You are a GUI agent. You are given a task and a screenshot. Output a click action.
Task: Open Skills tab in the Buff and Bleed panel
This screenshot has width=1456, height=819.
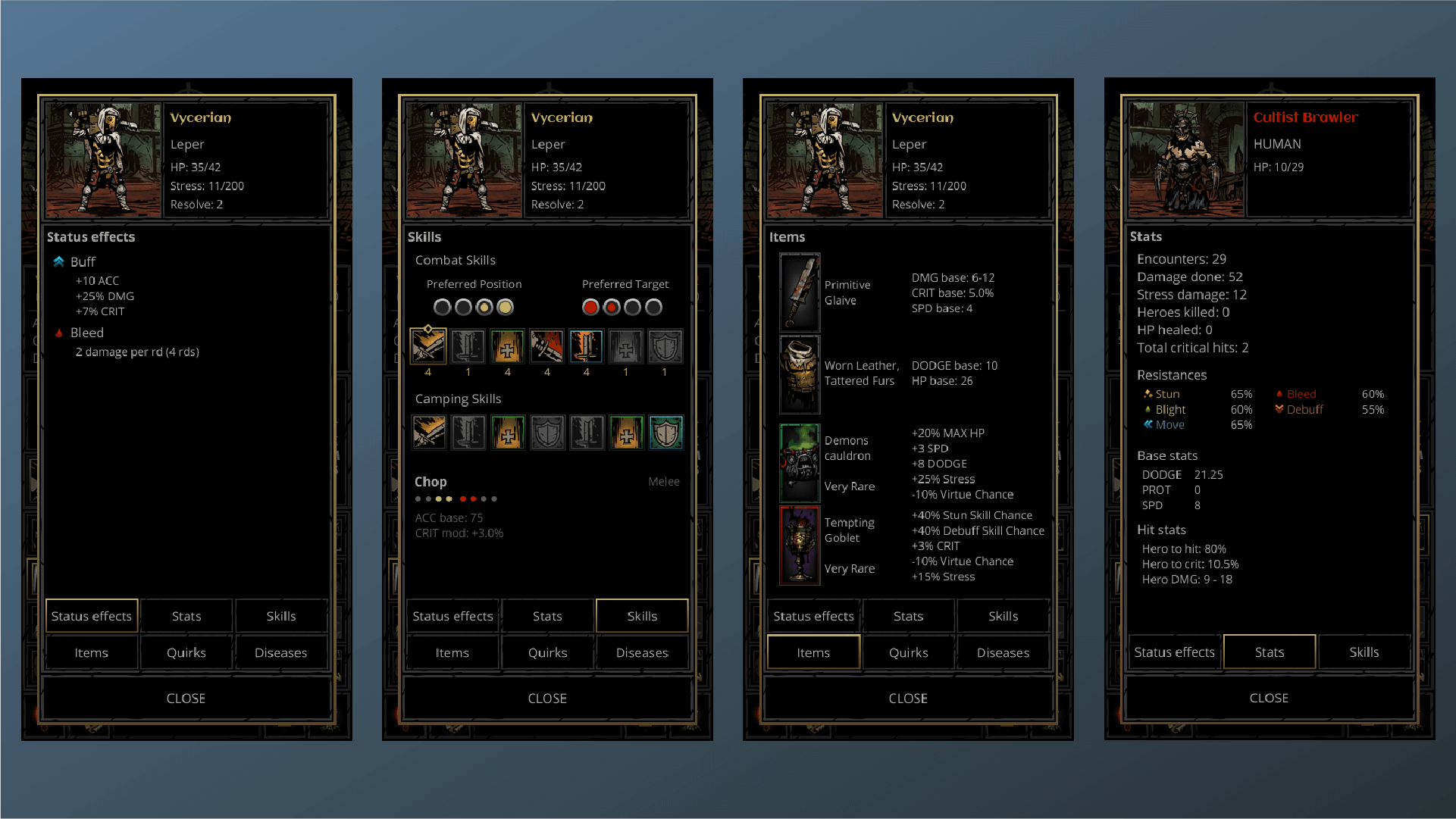pos(280,616)
